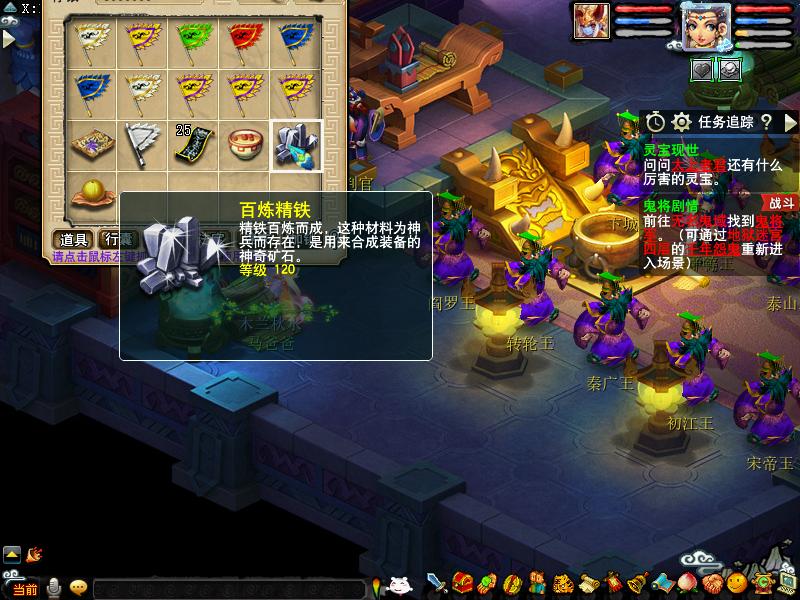Click the red 战斗 battle tag
Screen dimensions: 800x600
[781, 201]
